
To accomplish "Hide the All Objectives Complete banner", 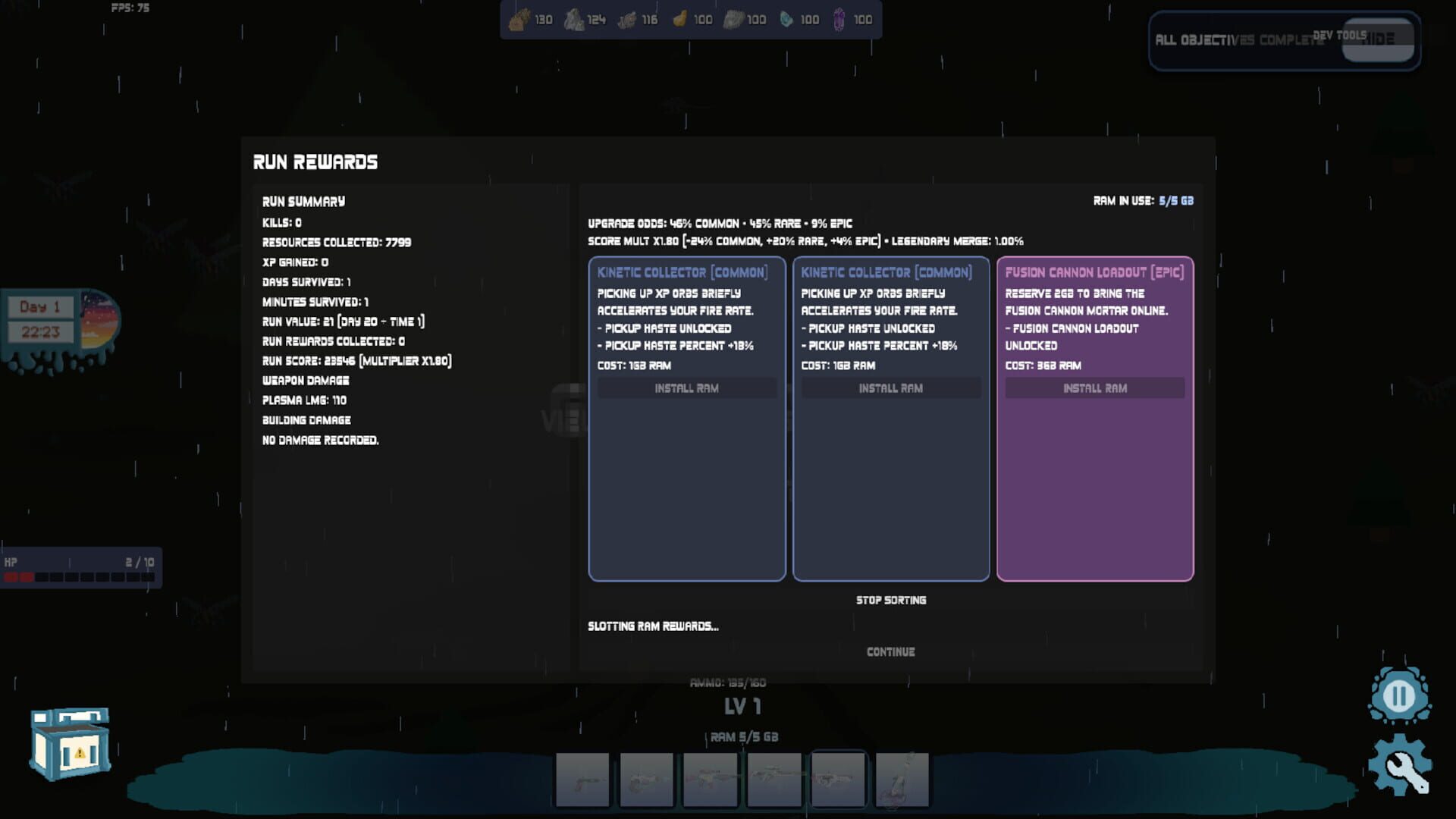I will click(x=1380, y=42).
